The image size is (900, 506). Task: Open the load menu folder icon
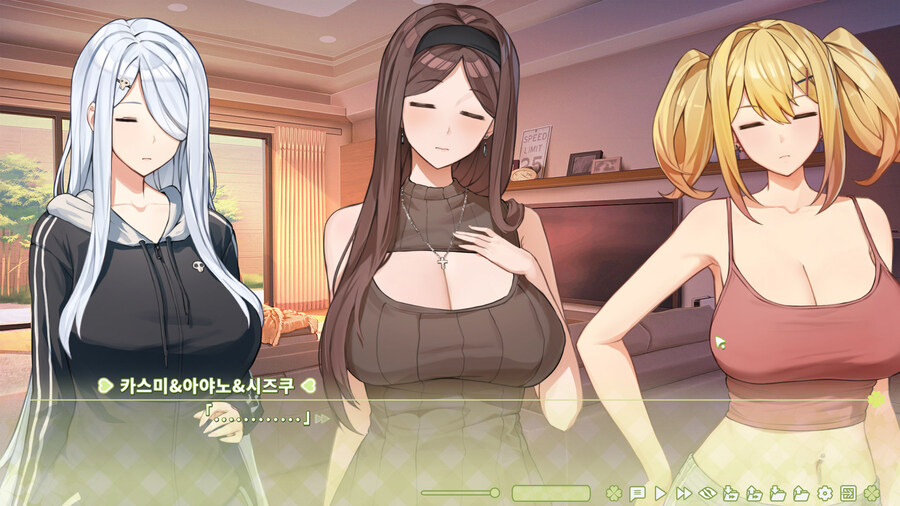(801, 493)
